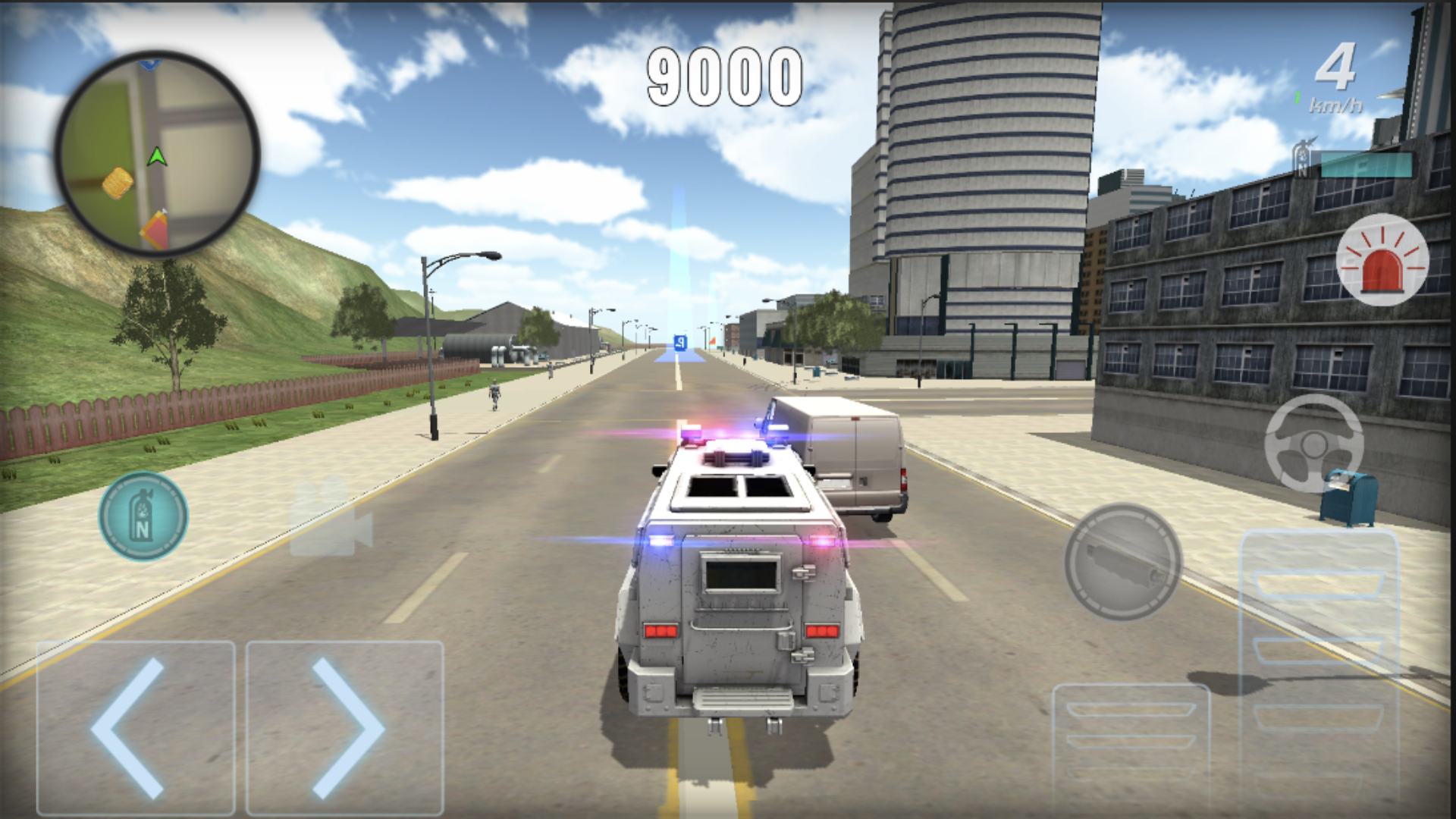Tap the 4 km/h speedometer readout
Viewport: 1456px width, 819px height.
point(1341,76)
